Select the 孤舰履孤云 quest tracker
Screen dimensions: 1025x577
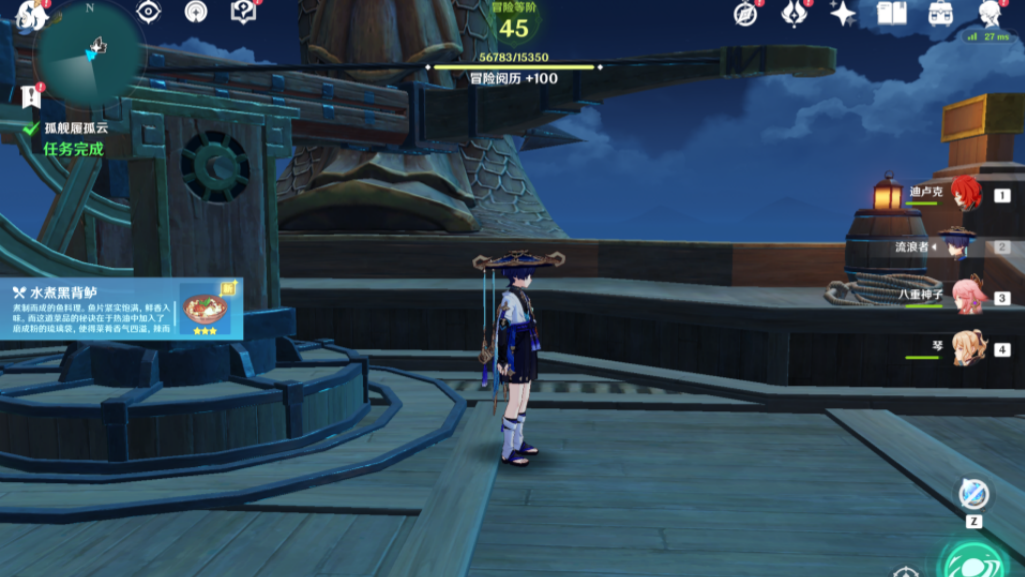[x=75, y=128]
